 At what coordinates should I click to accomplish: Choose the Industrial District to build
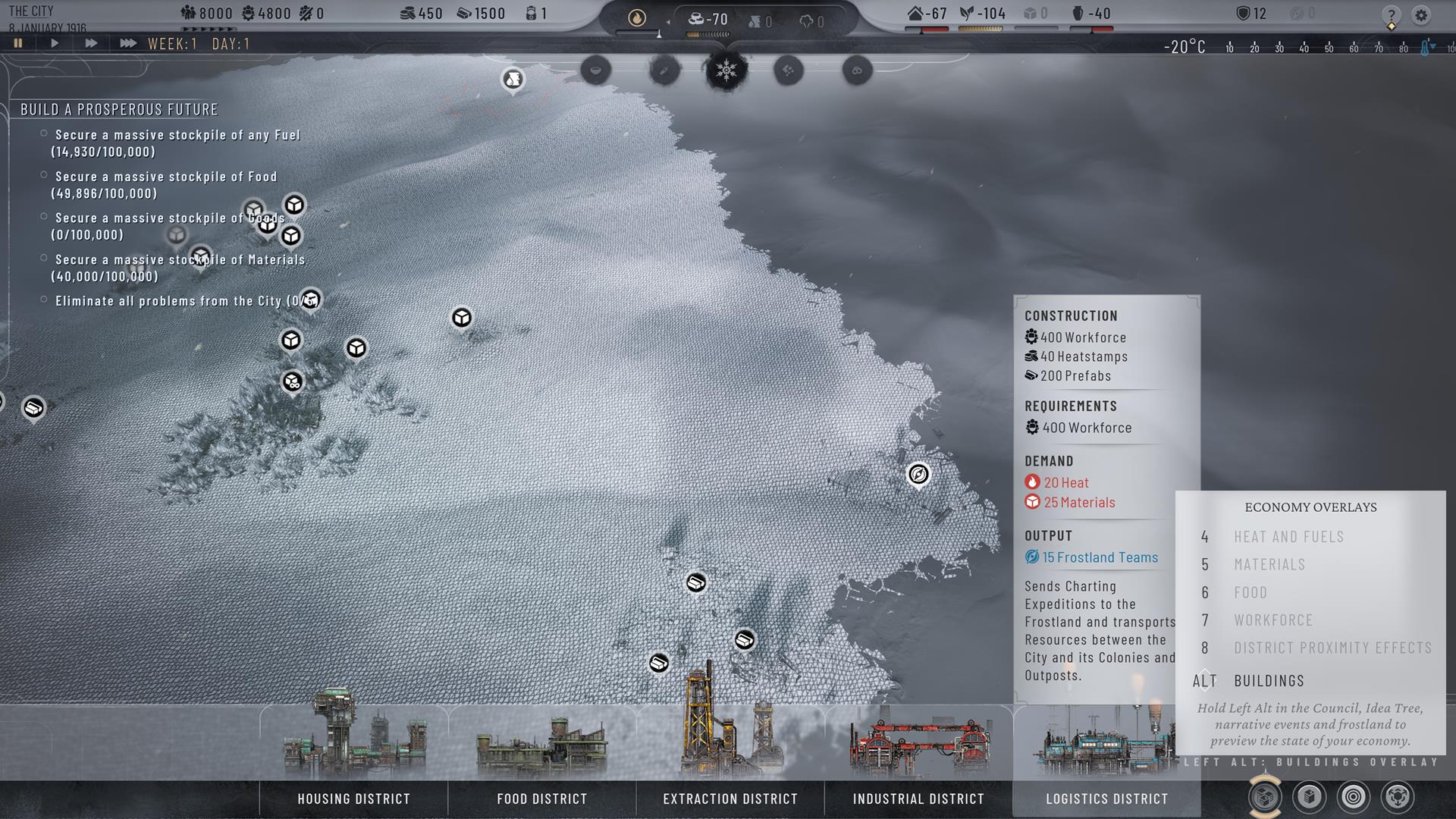pyautogui.click(x=918, y=799)
